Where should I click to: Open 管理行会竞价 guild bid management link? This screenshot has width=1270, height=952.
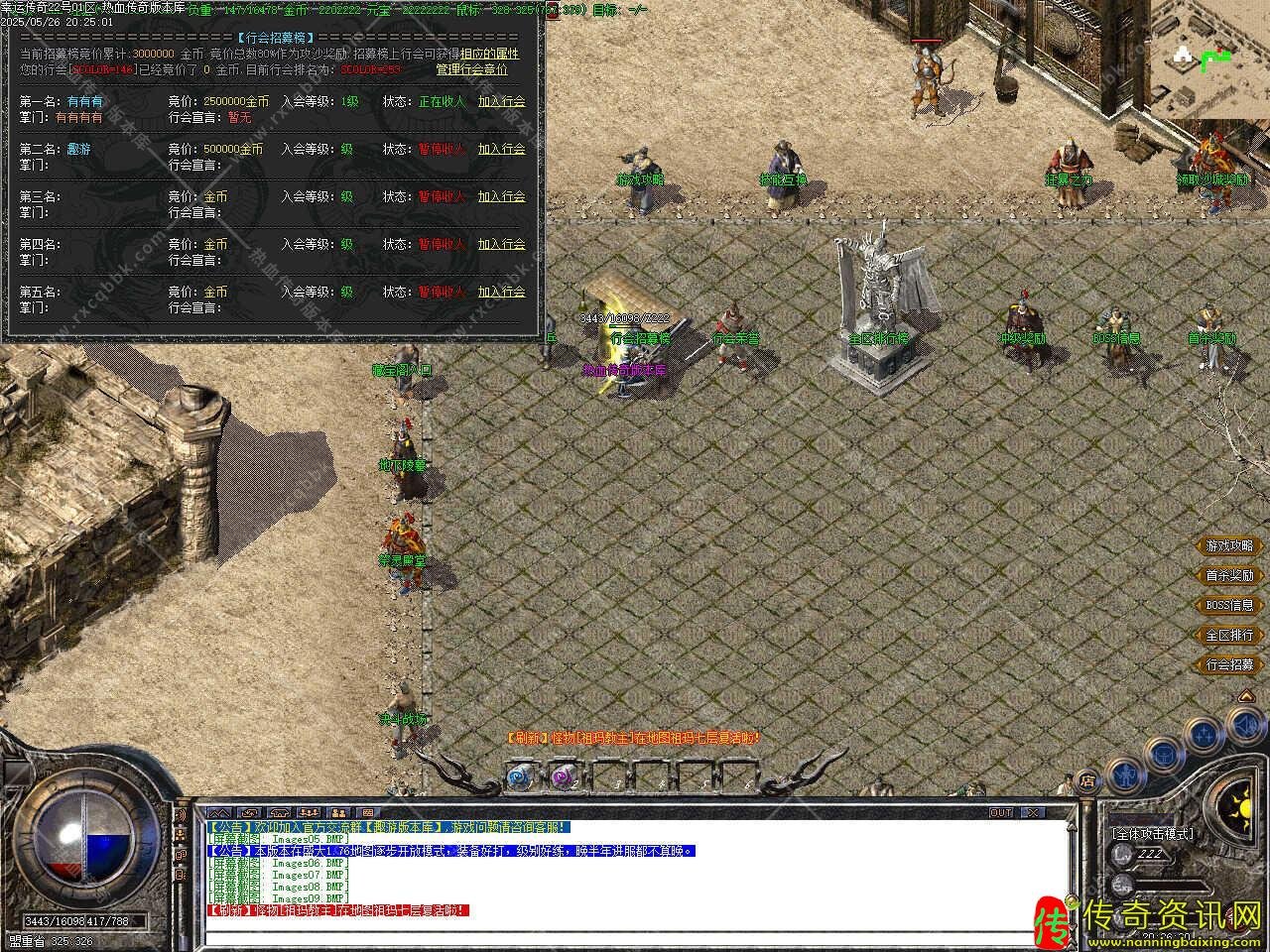(x=471, y=70)
